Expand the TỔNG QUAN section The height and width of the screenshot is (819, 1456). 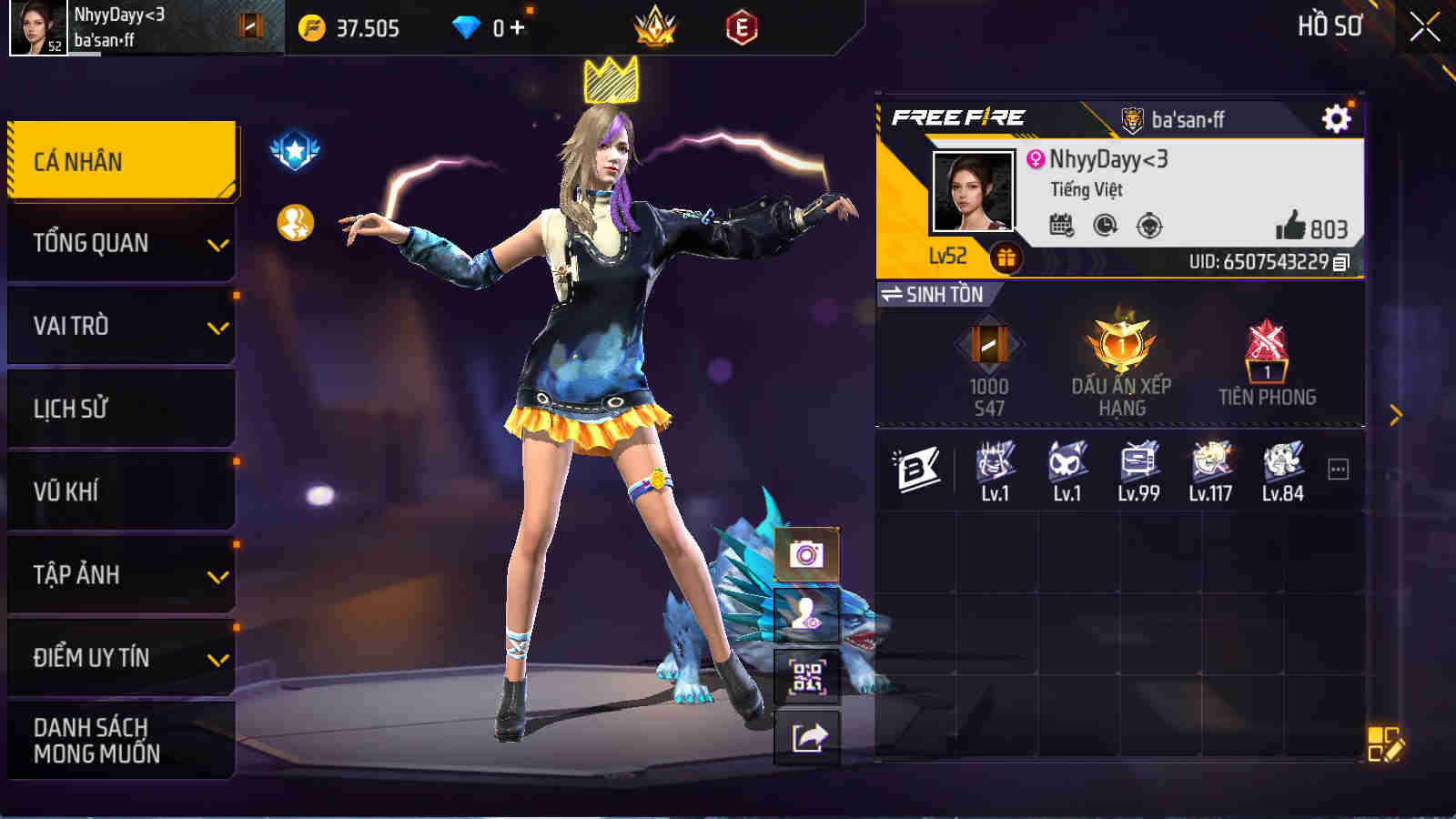click(119, 243)
